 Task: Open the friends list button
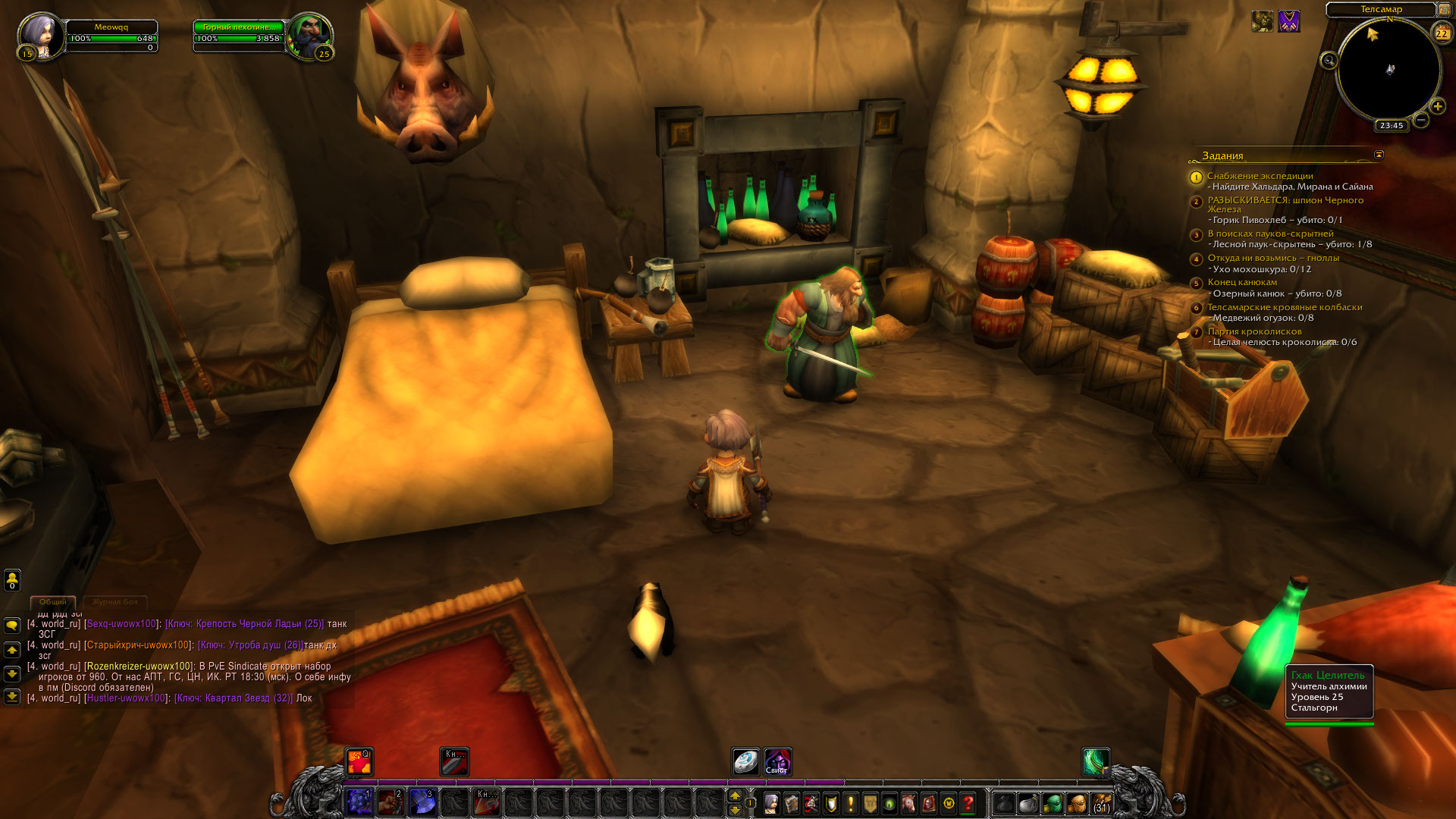coord(12,580)
